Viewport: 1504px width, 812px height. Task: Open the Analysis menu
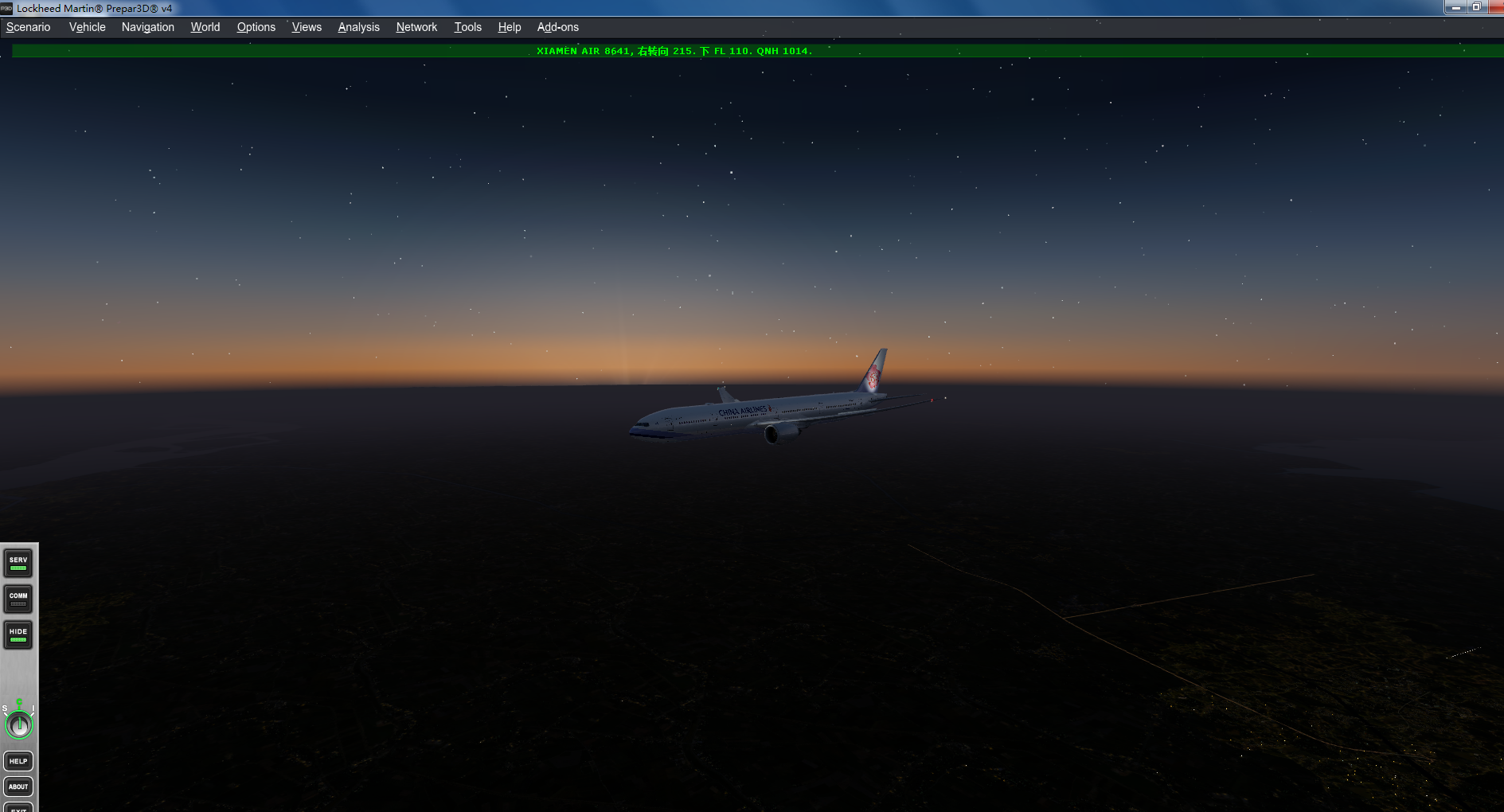tap(358, 26)
